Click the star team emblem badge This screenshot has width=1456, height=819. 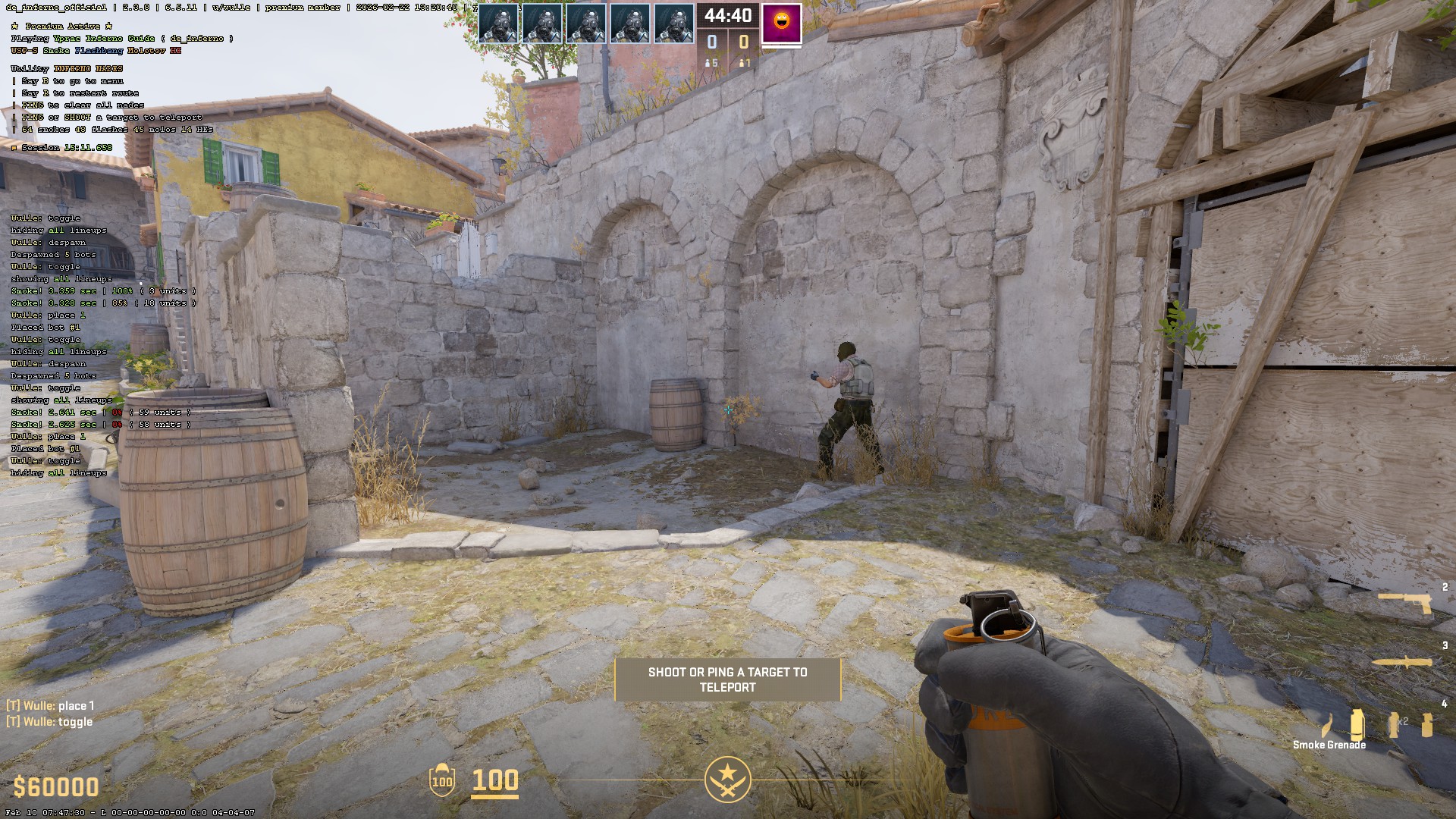[727, 779]
